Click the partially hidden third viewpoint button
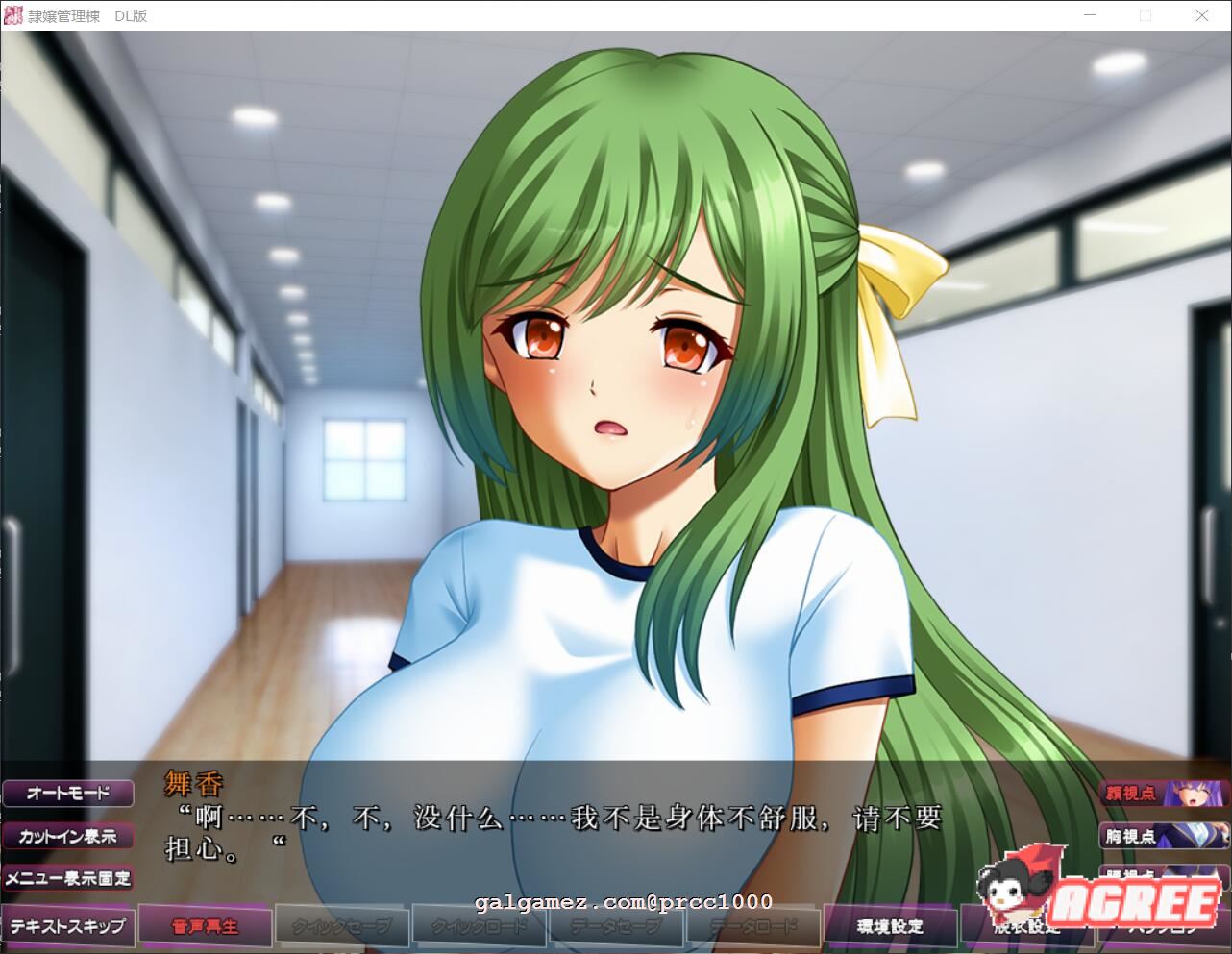The height and width of the screenshot is (954, 1232). [1129, 874]
